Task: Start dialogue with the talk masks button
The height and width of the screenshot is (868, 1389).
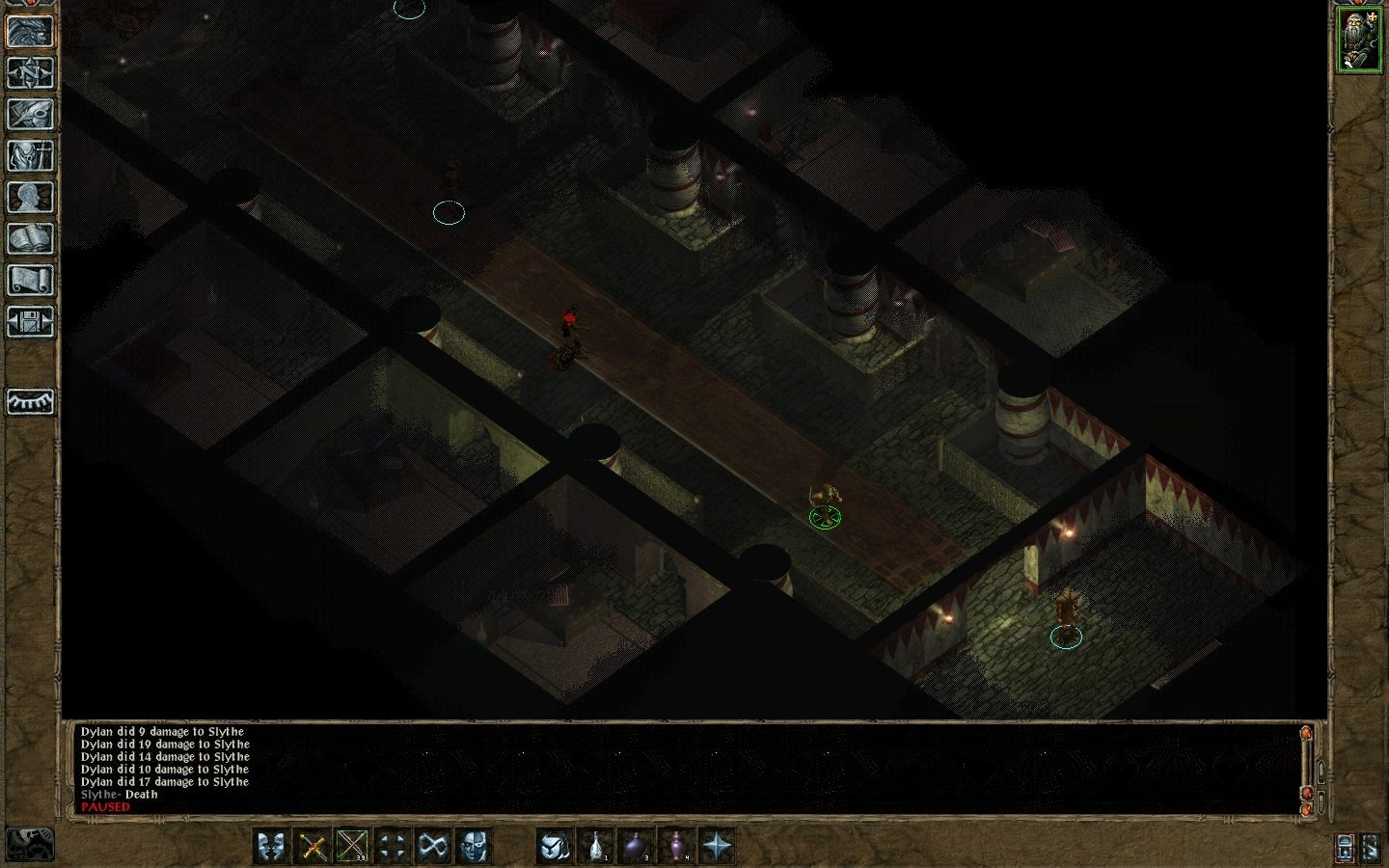Action: (x=273, y=847)
